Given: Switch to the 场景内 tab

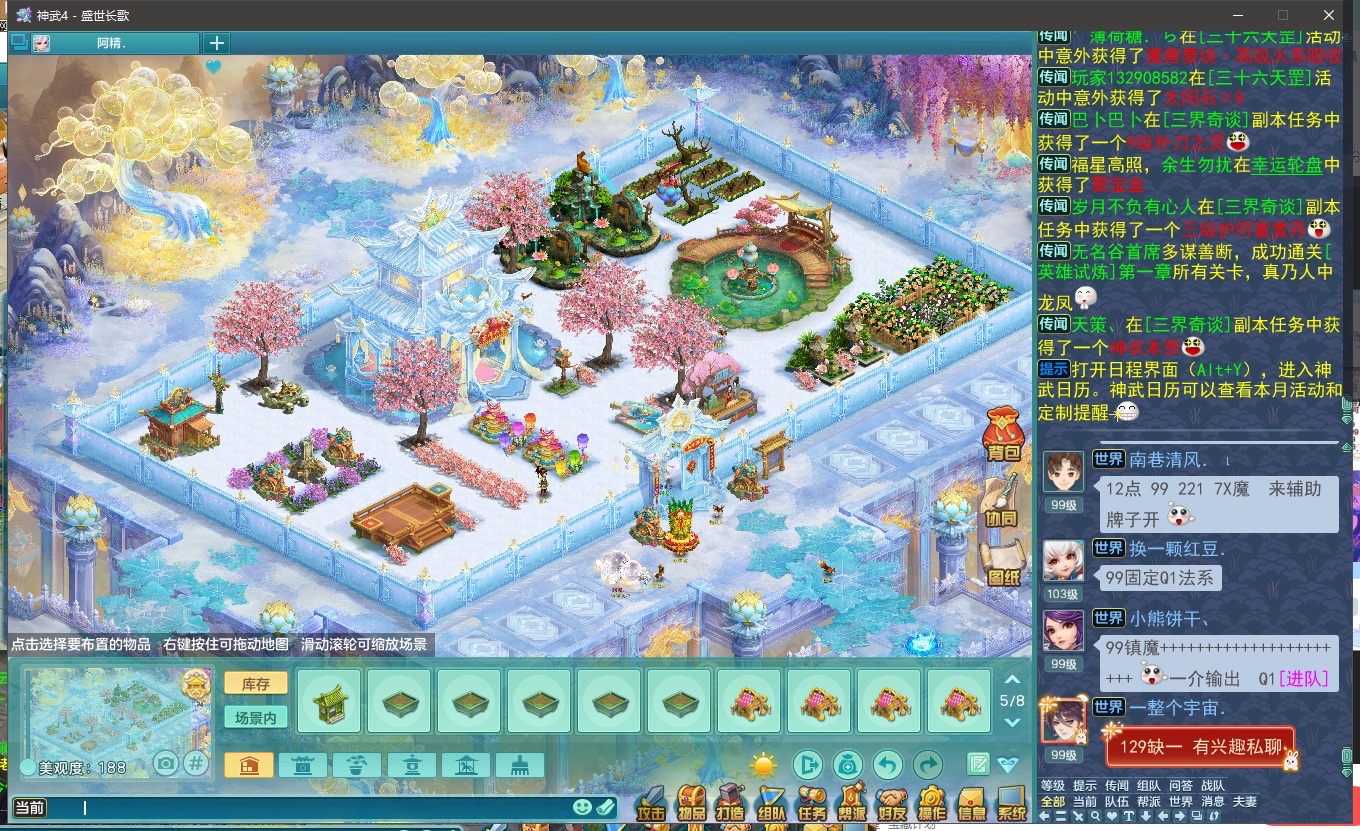Looking at the screenshot, I should point(256,716).
